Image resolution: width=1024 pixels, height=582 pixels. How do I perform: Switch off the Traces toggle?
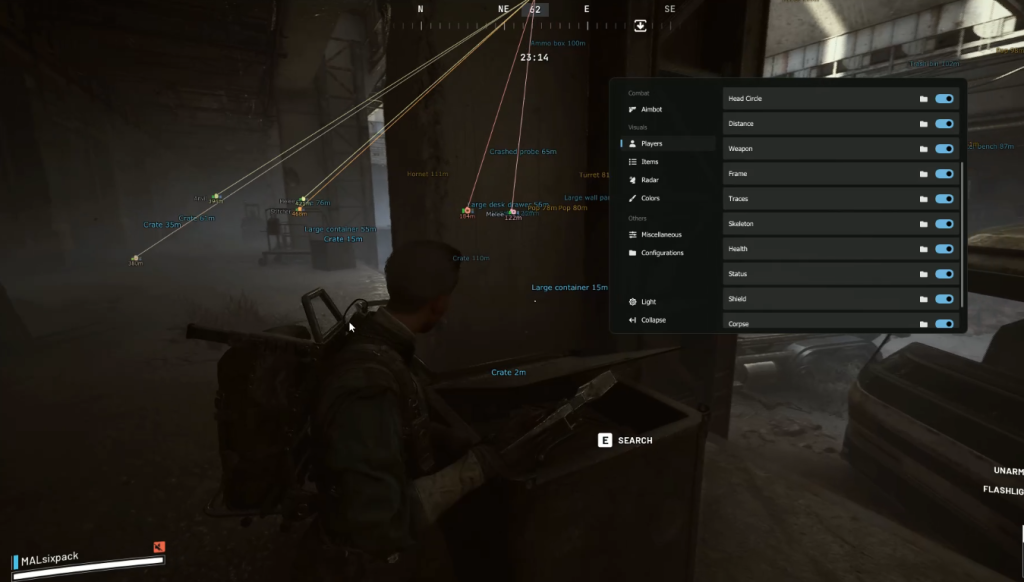(x=944, y=199)
